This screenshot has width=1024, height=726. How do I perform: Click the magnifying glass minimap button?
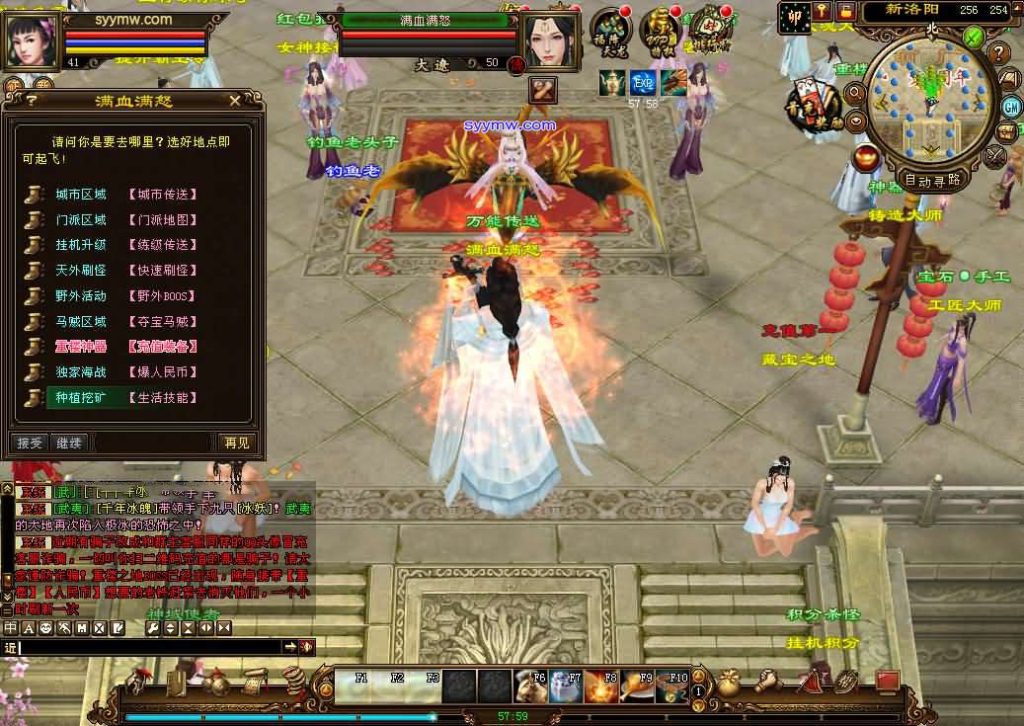(855, 93)
